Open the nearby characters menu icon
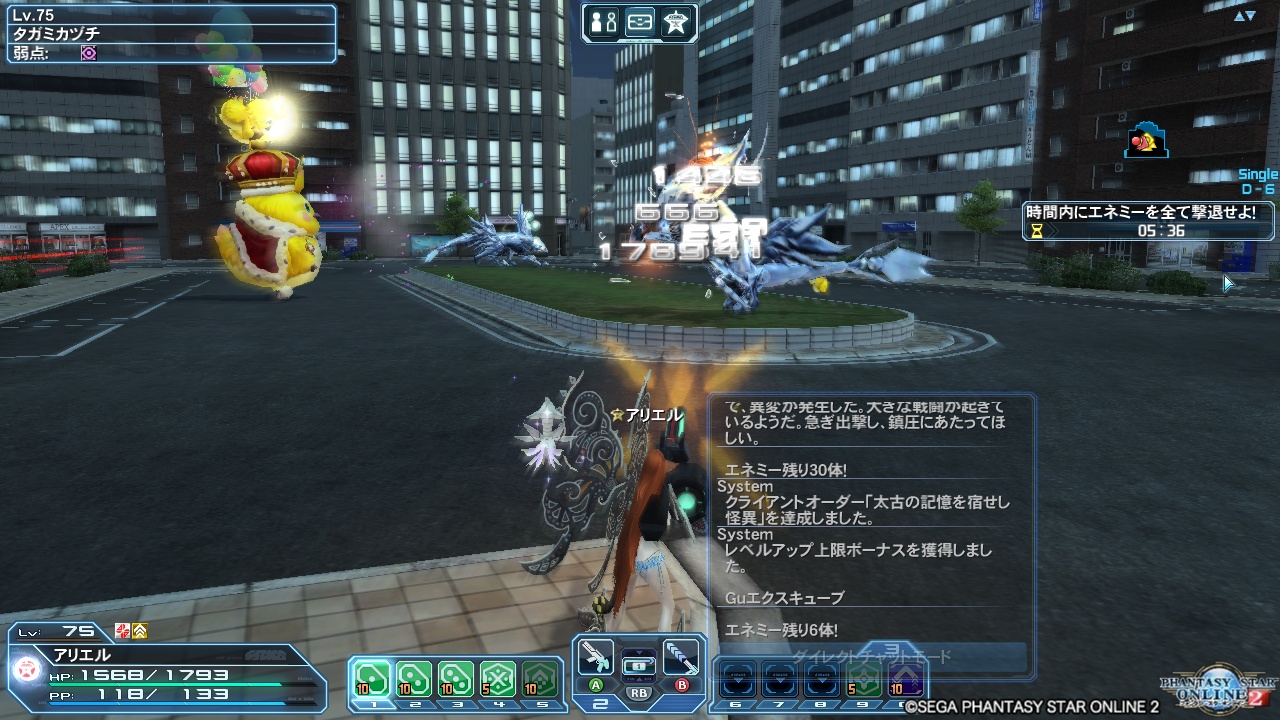 [x=605, y=21]
